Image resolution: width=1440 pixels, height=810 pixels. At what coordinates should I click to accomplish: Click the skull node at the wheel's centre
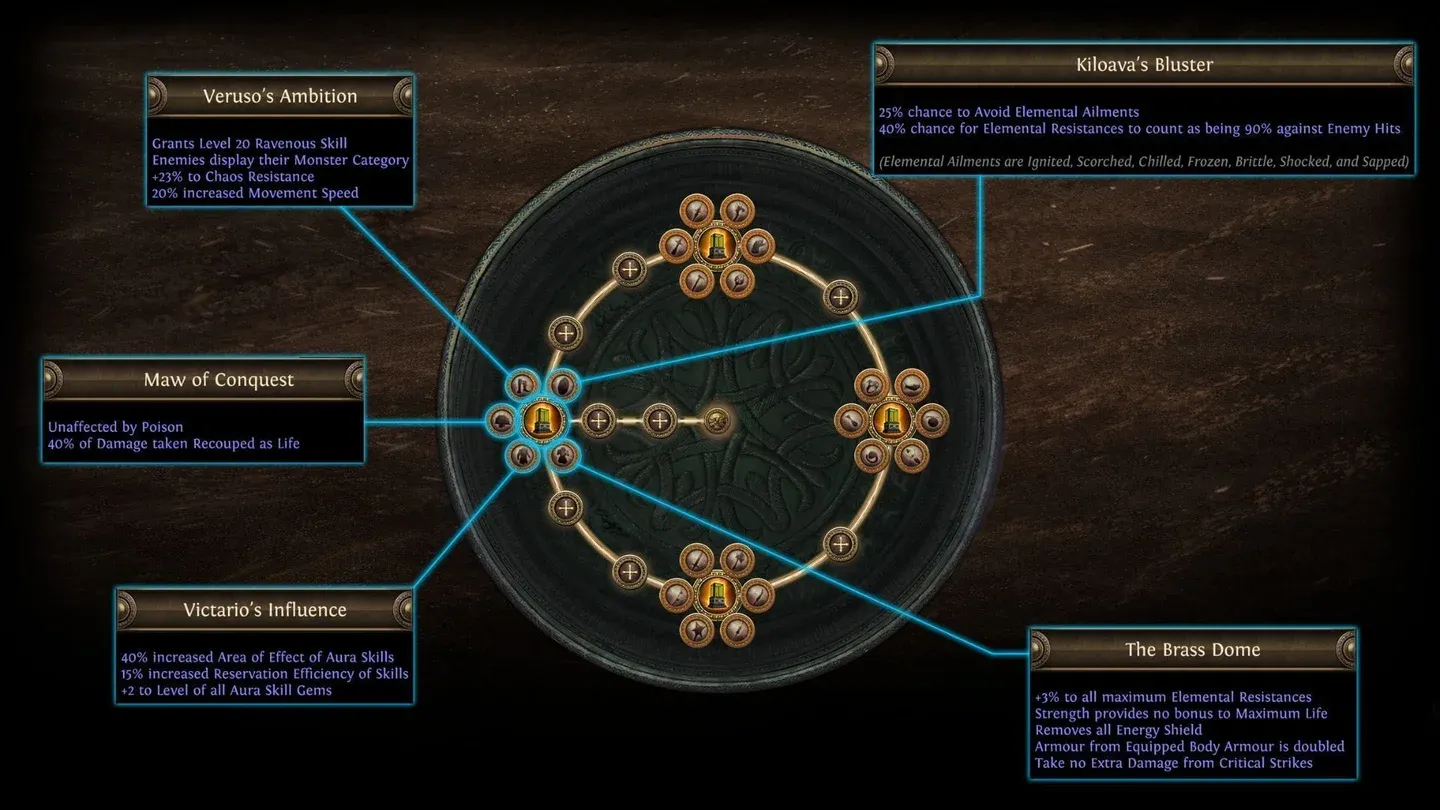tap(717, 421)
